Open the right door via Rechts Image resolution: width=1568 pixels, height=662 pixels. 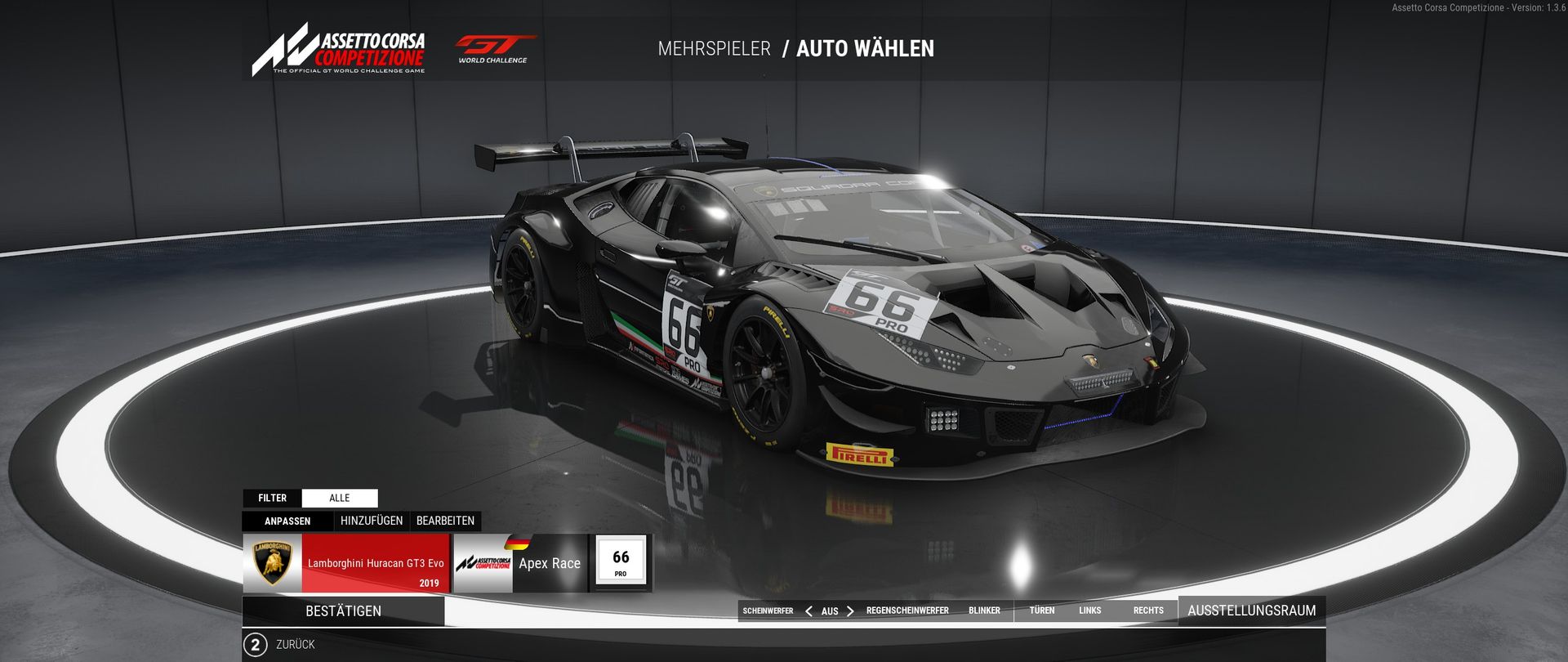(x=1148, y=611)
